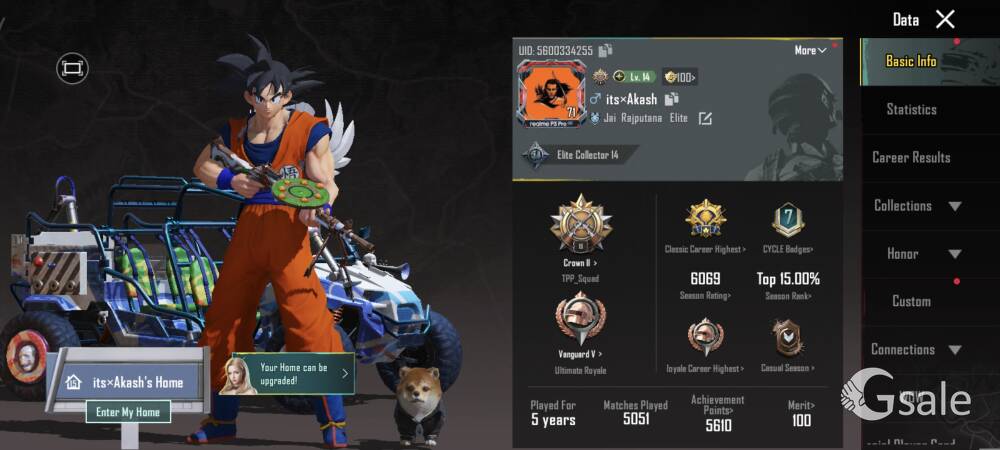Expand the Honor section

(917, 254)
